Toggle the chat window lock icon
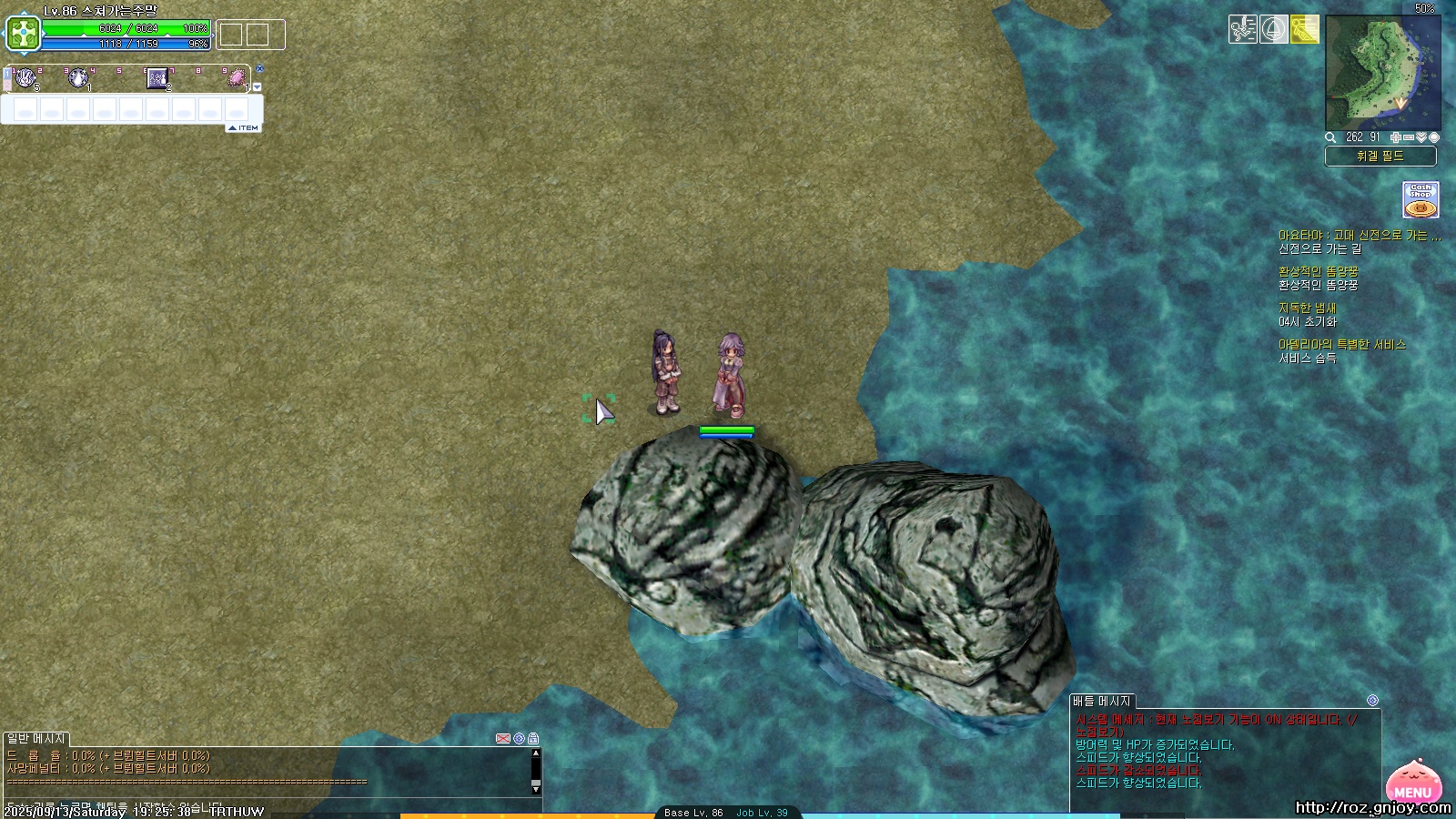 pyautogui.click(x=533, y=738)
